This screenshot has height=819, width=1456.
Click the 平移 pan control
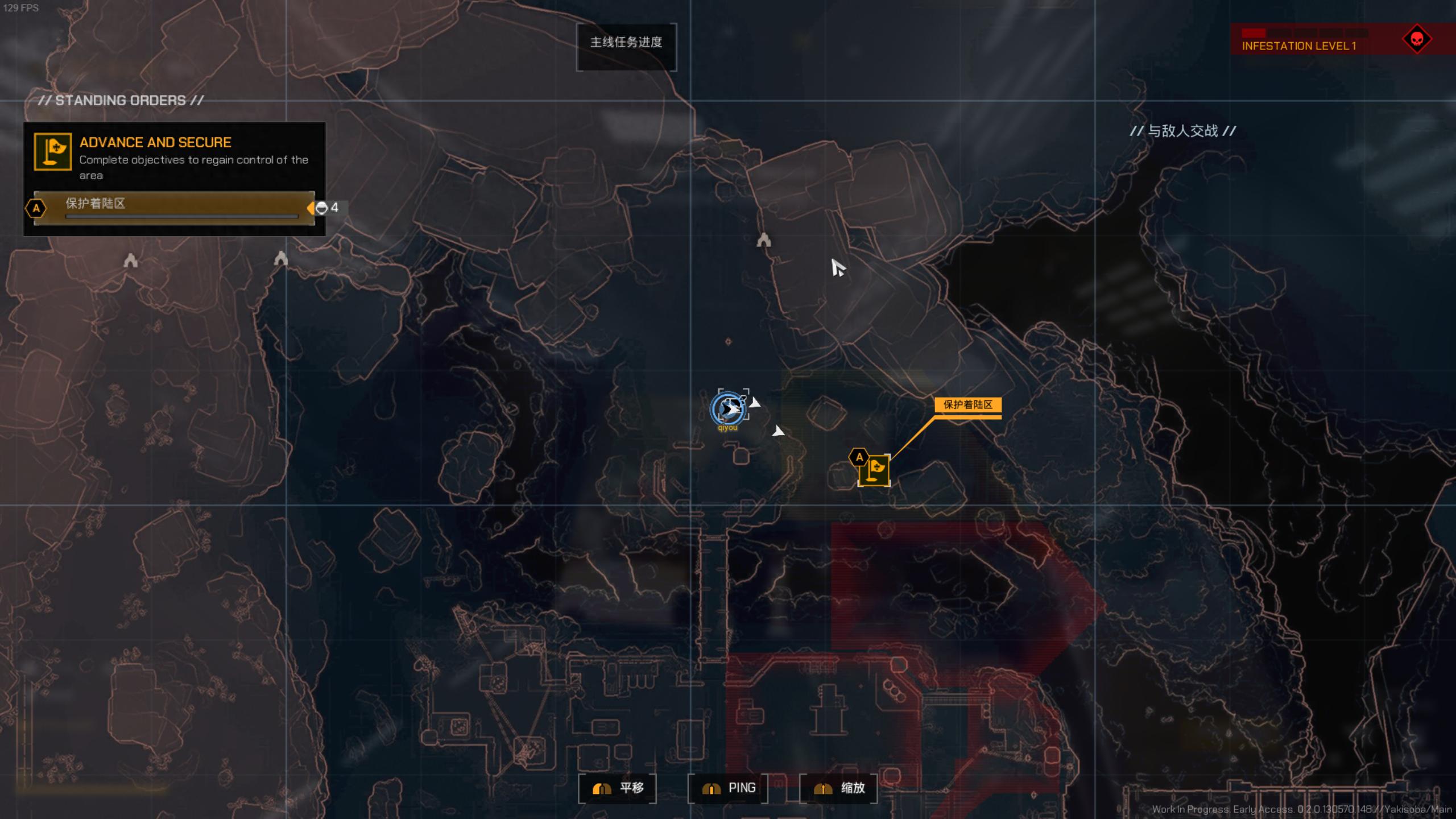(617, 788)
